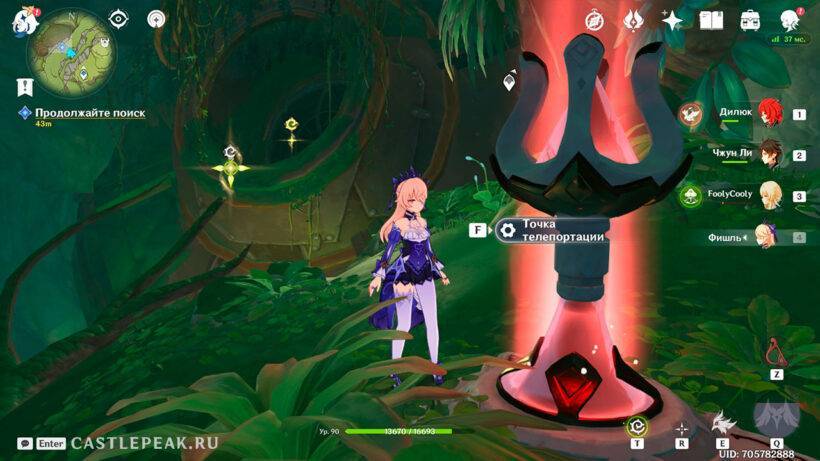Select the Продолжайте поиск quest tracker

point(89,113)
